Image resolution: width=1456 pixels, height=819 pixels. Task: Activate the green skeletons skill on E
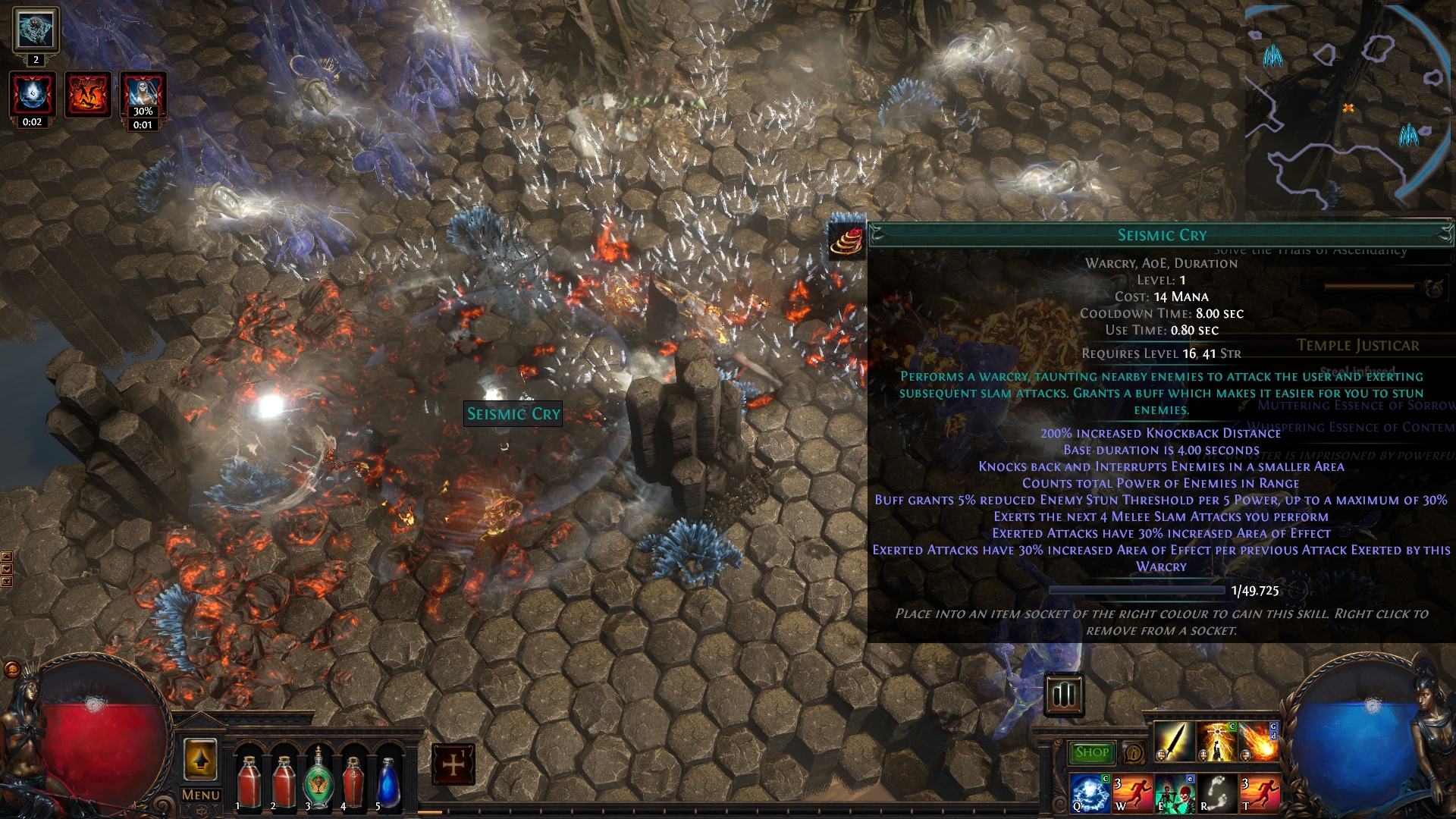[1175, 792]
